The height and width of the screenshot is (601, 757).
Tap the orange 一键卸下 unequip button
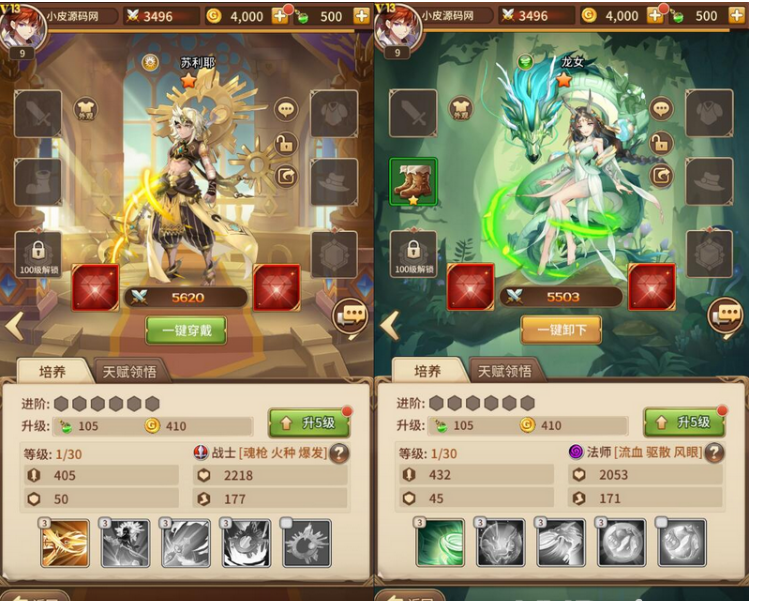click(x=560, y=330)
